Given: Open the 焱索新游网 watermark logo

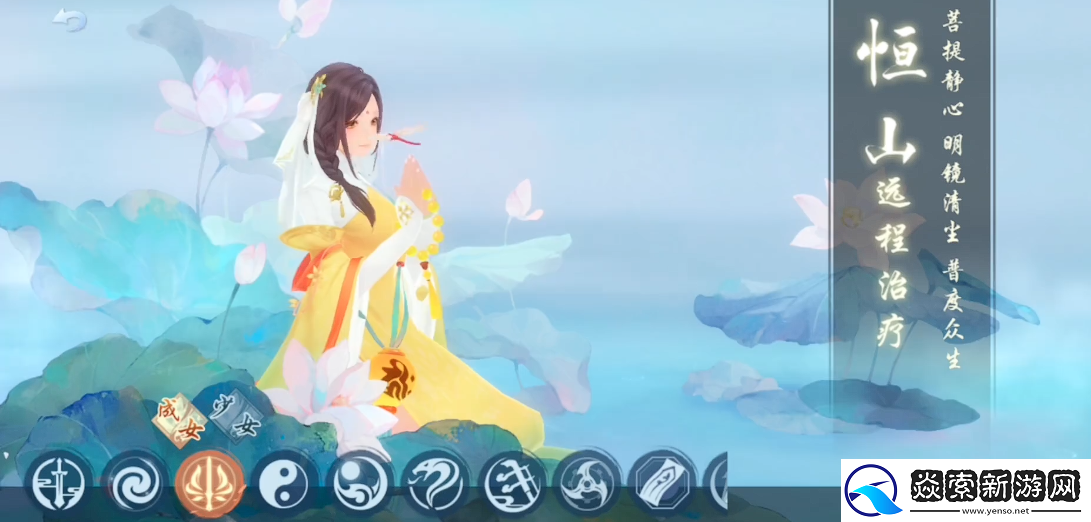Looking at the screenshot, I should [x=965, y=491].
